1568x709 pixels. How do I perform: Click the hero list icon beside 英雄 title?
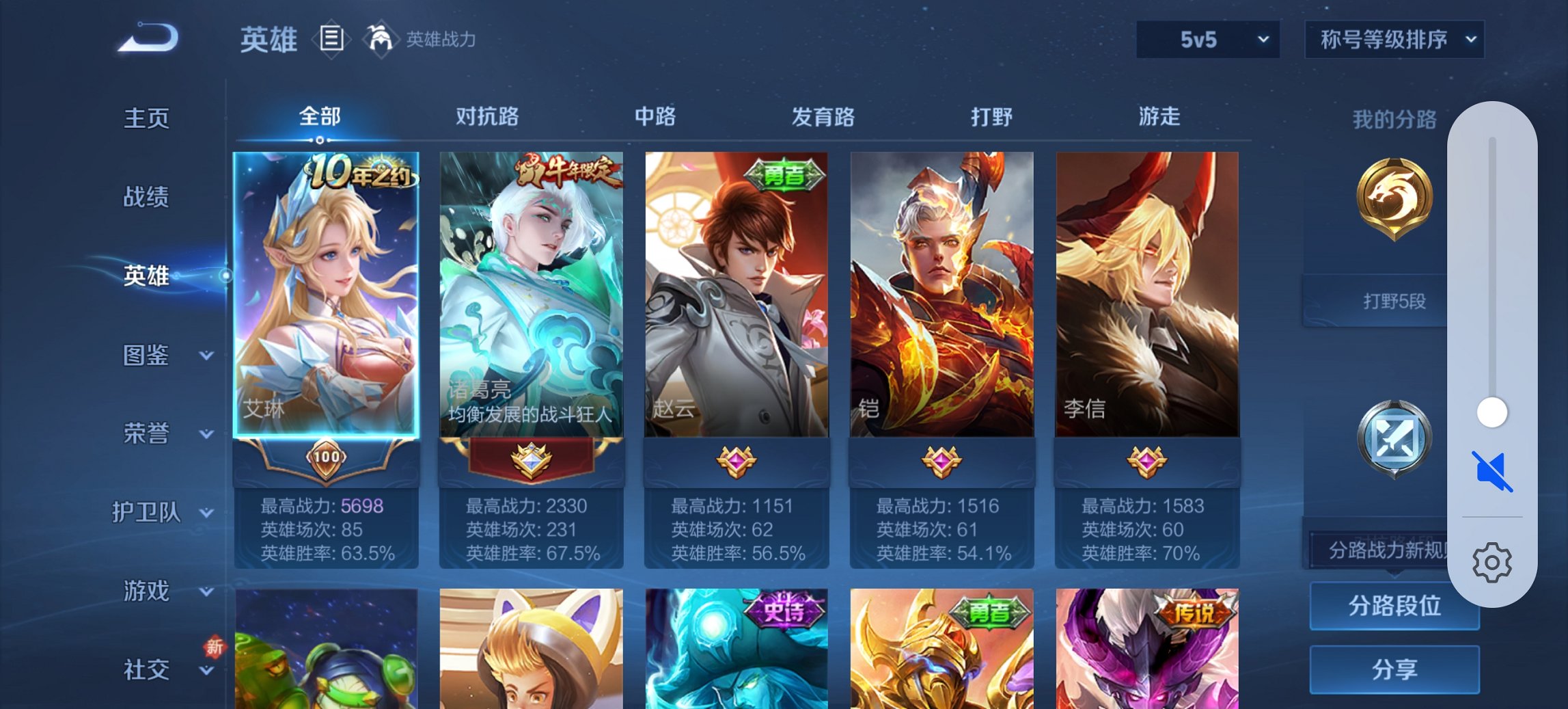[332, 40]
